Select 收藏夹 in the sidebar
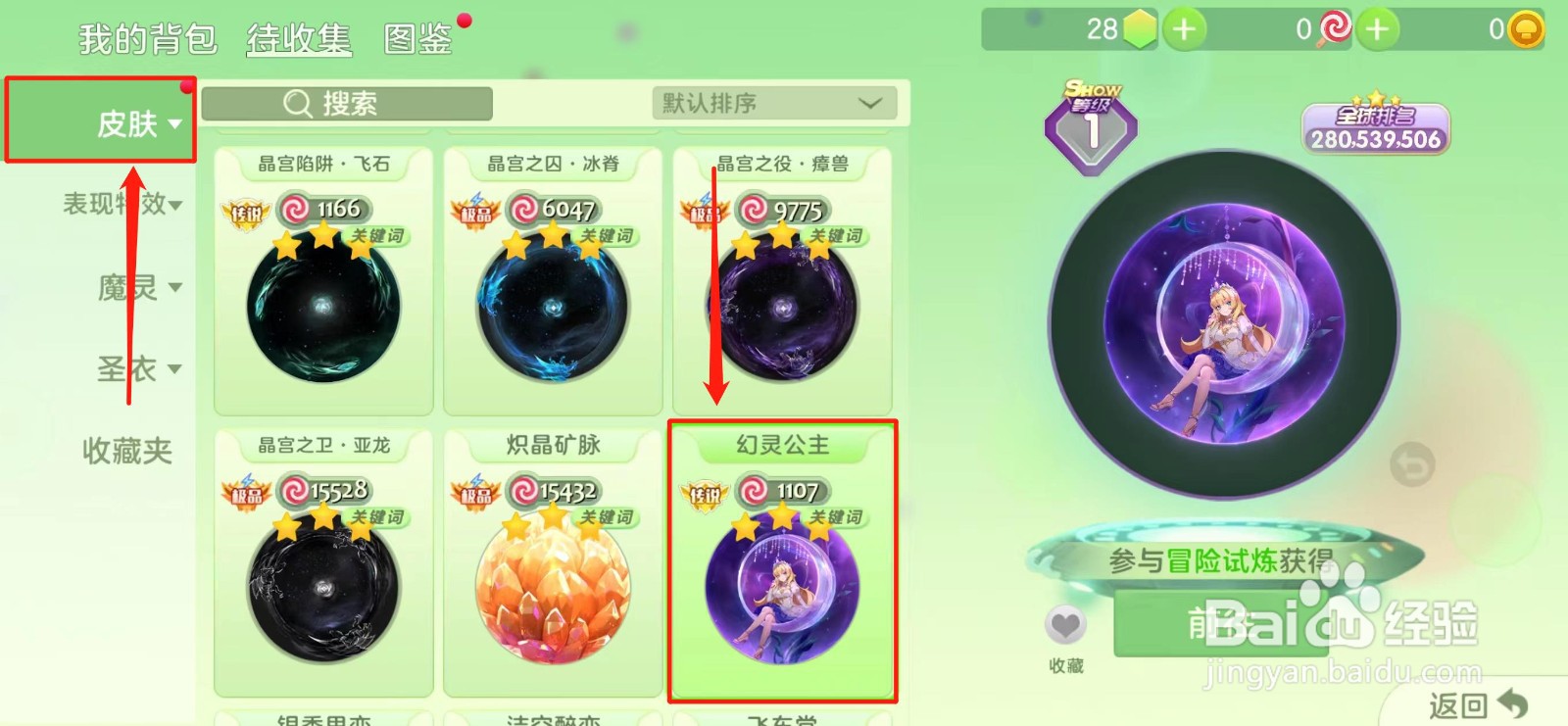1568x726 pixels. [125, 451]
